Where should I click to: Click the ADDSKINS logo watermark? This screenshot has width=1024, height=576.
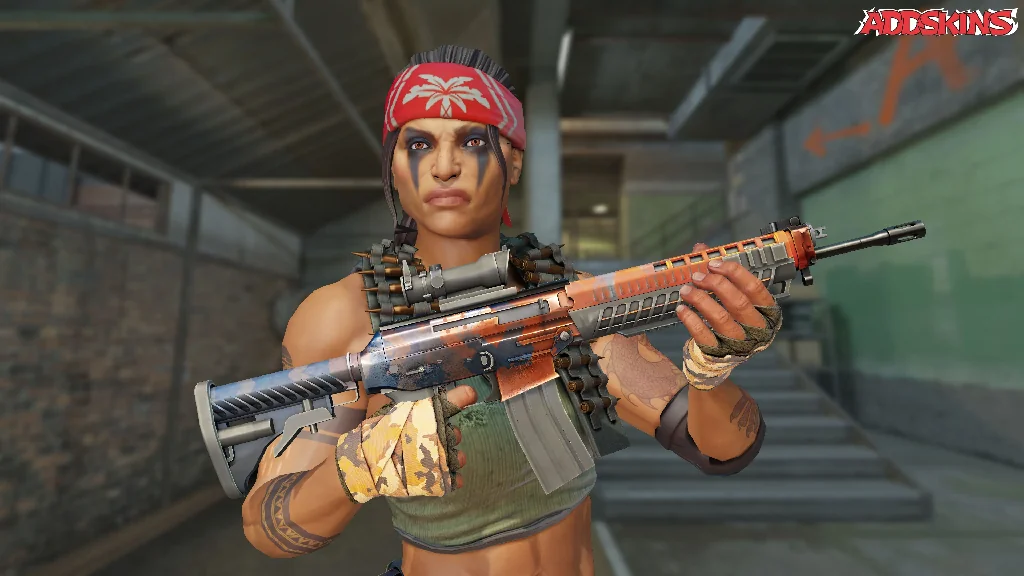[937, 23]
